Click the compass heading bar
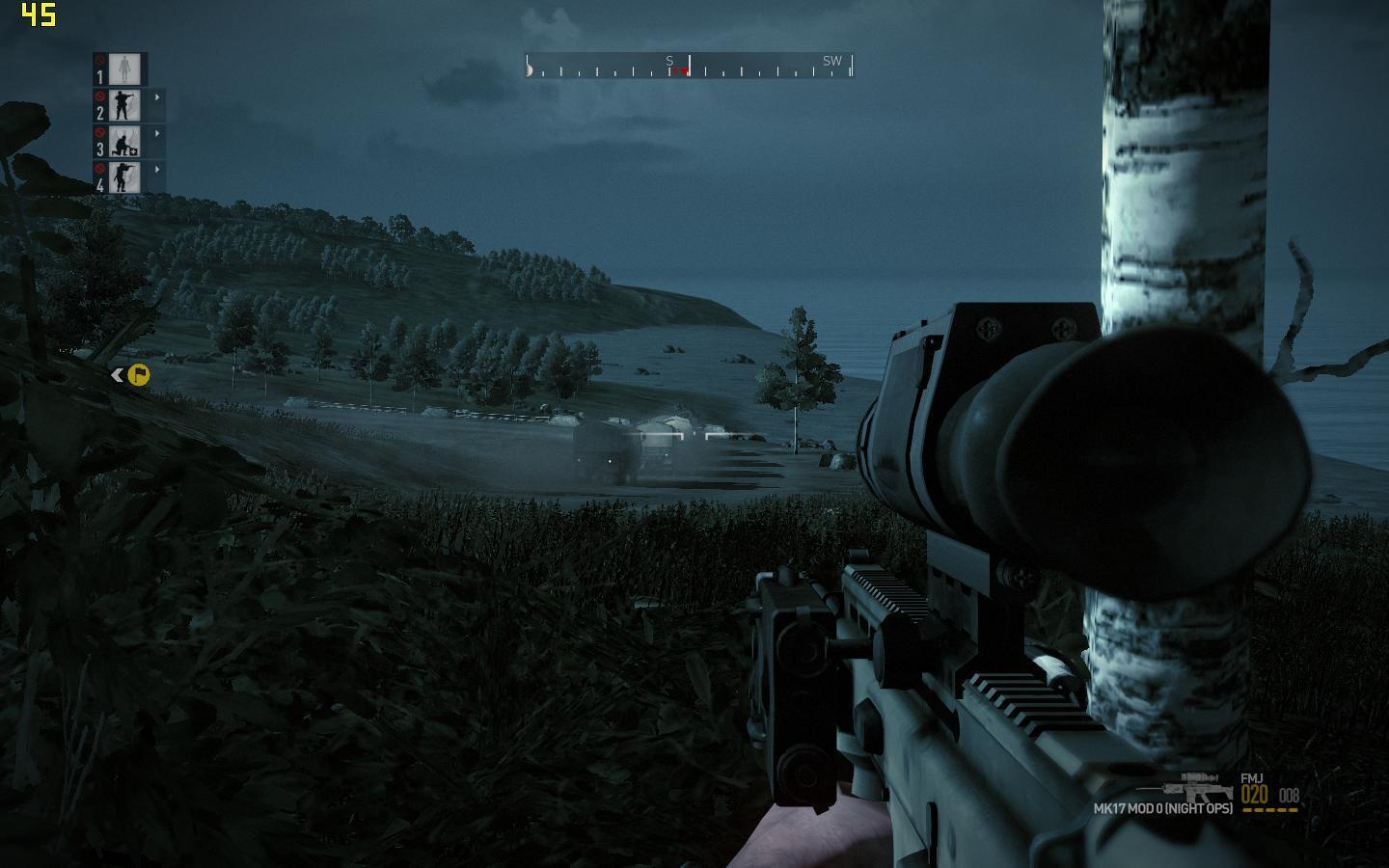 point(689,66)
